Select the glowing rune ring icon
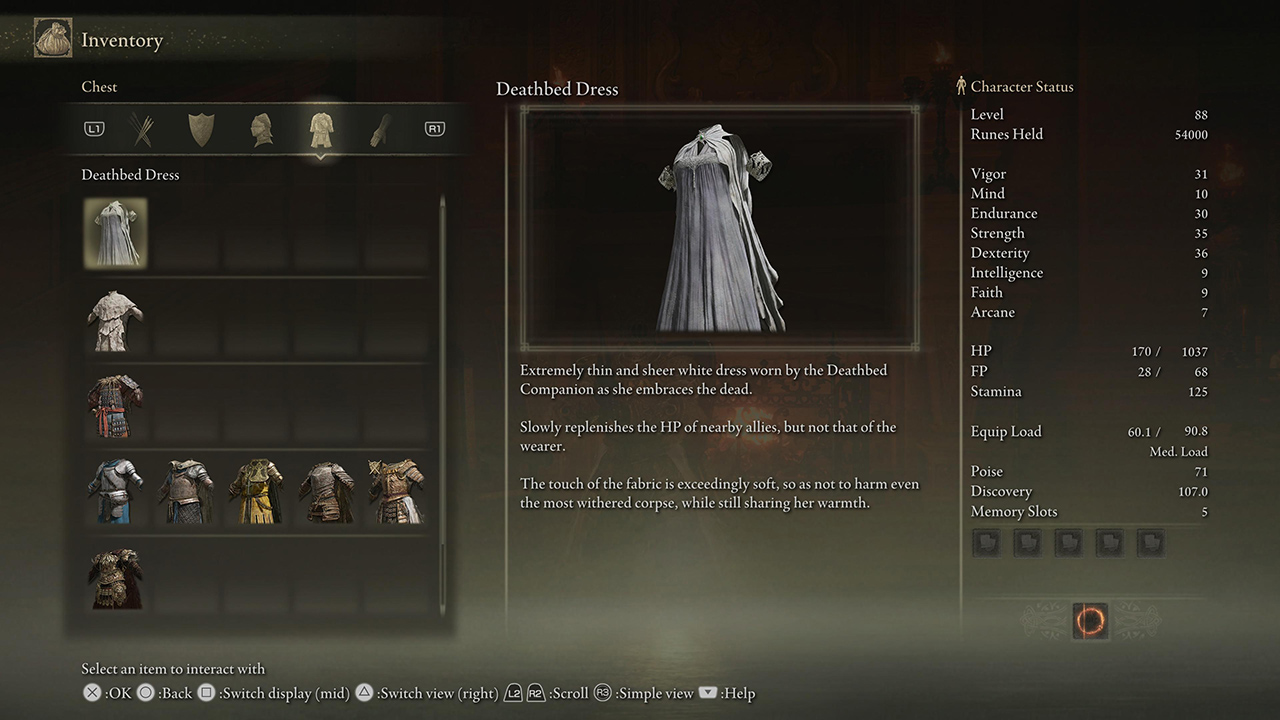Screen dimensions: 1280x720 pos(1089,621)
